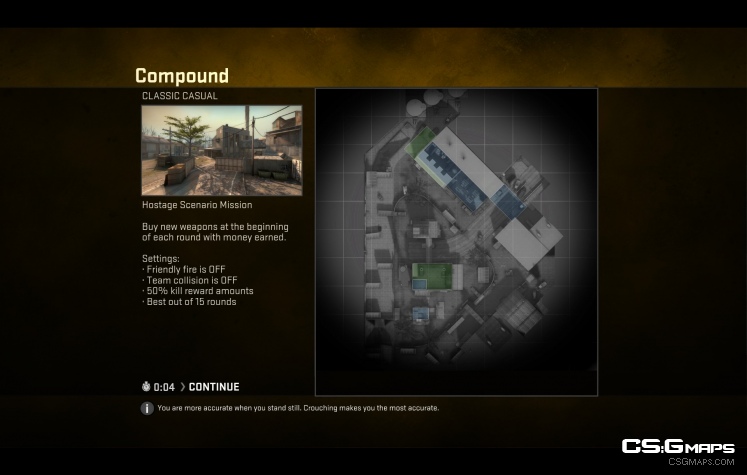Click the Compound overhead map
The image size is (747, 475).
point(456,242)
